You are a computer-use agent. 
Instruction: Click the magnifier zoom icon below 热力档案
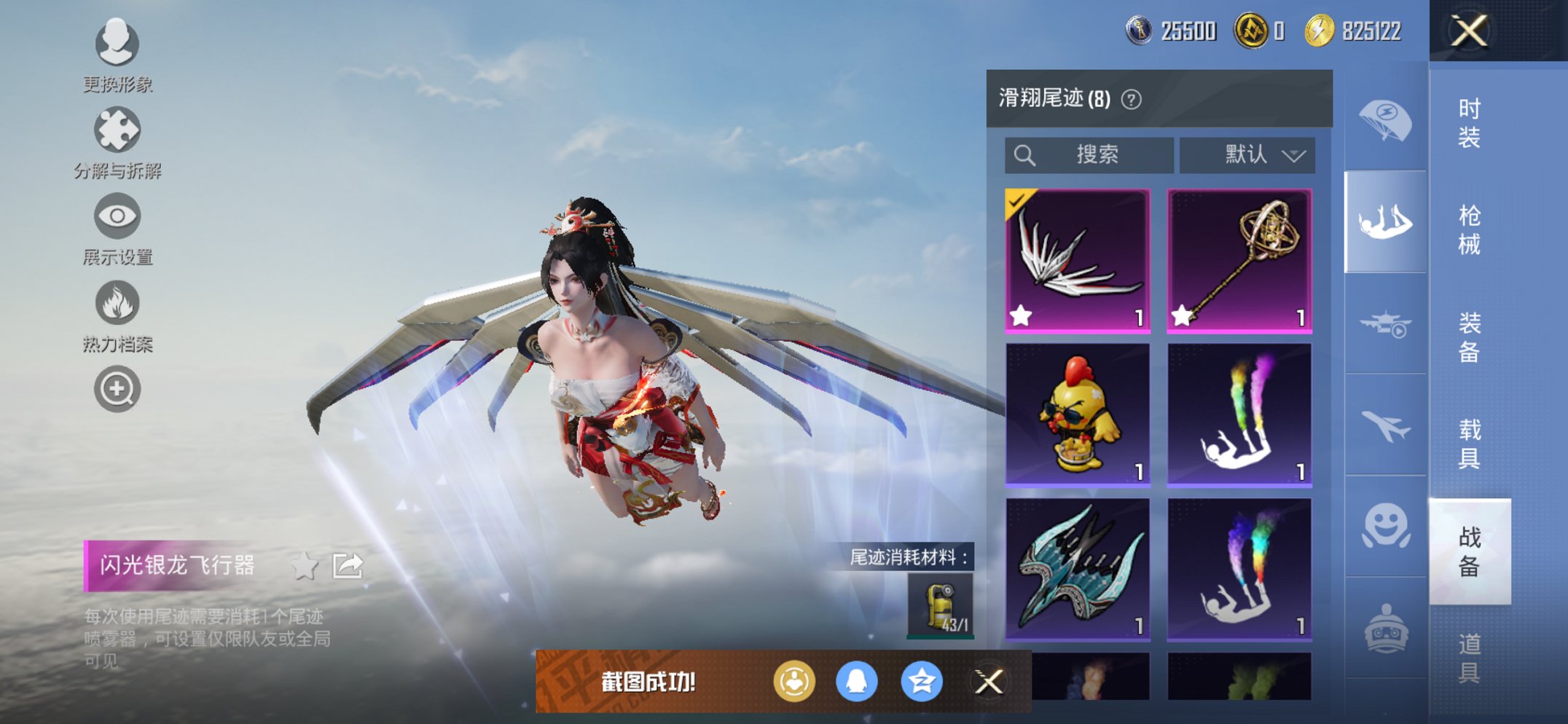(x=117, y=389)
